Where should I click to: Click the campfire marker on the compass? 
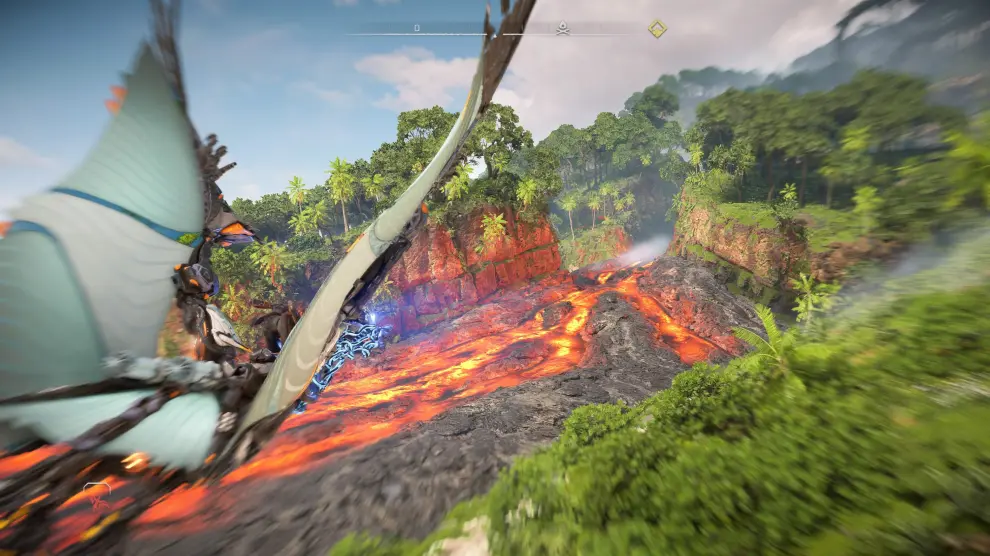(562, 29)
